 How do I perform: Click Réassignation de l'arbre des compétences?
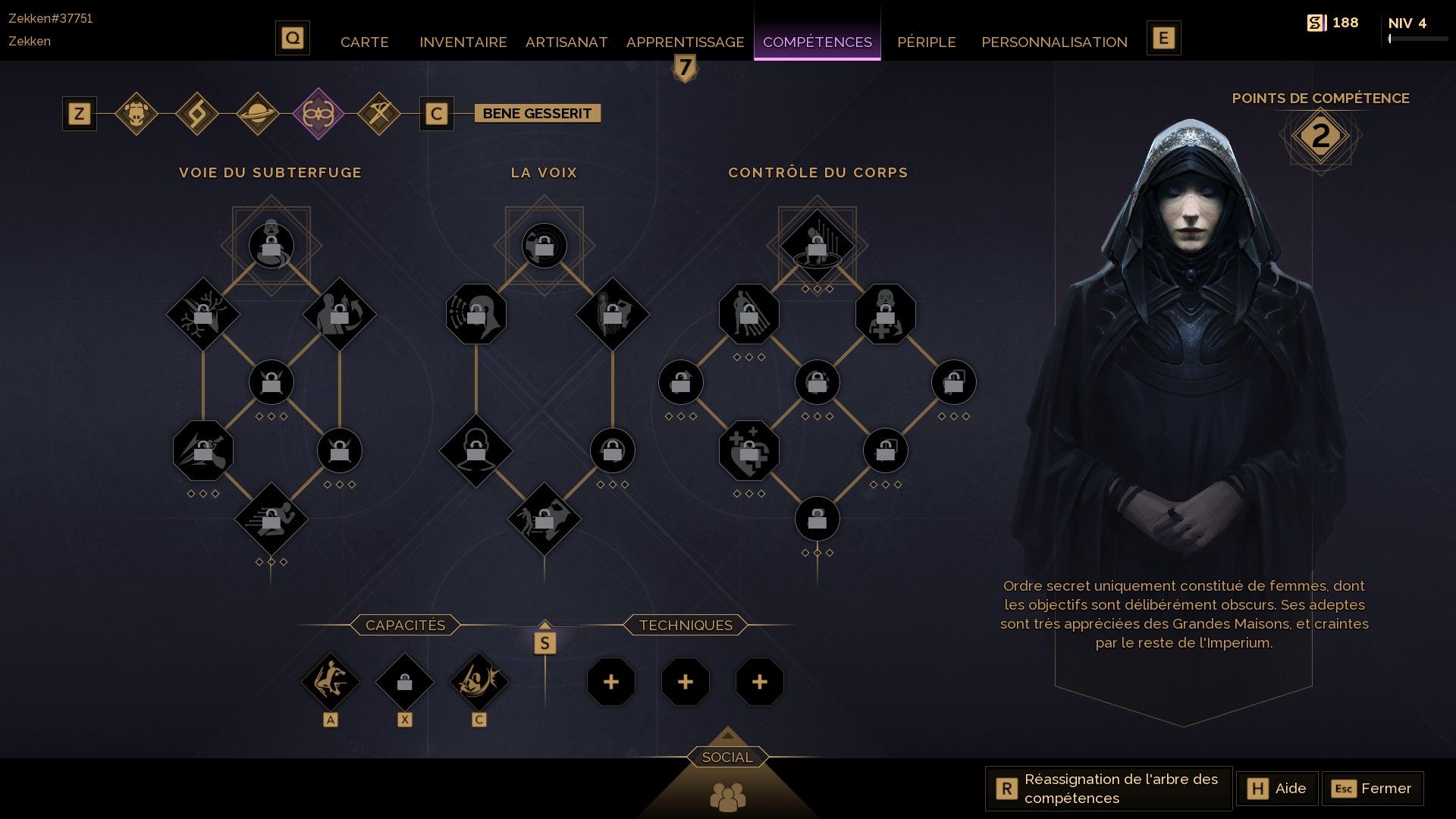[1107, 789]
